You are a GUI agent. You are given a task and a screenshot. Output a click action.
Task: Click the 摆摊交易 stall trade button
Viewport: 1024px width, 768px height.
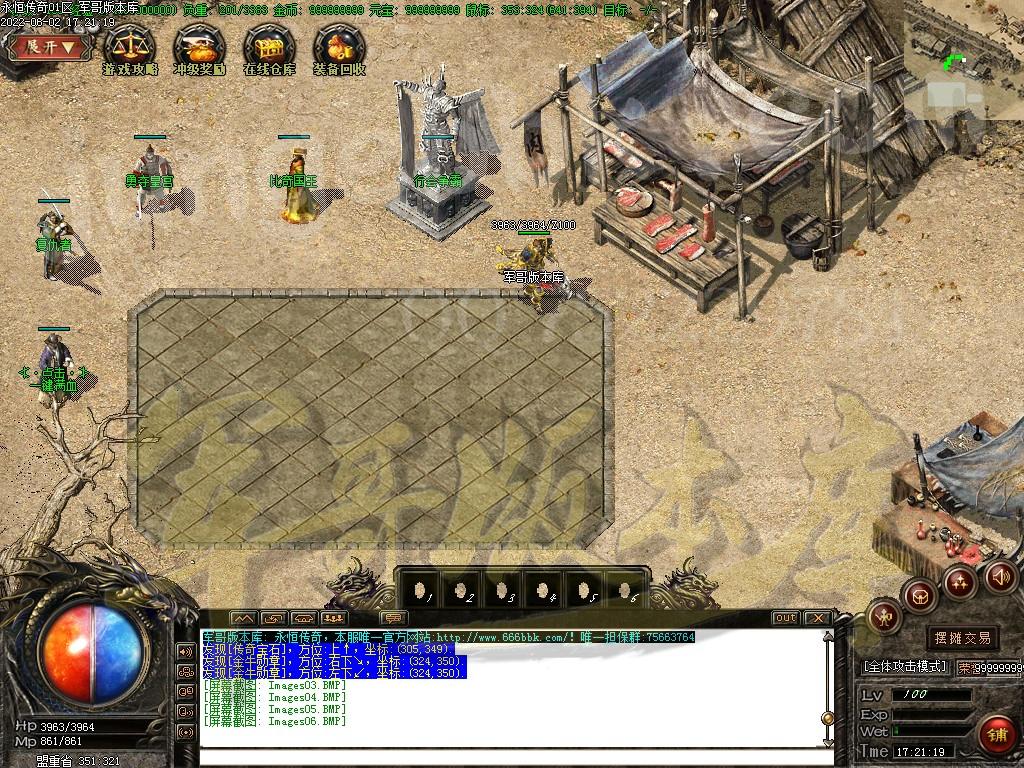963,637
